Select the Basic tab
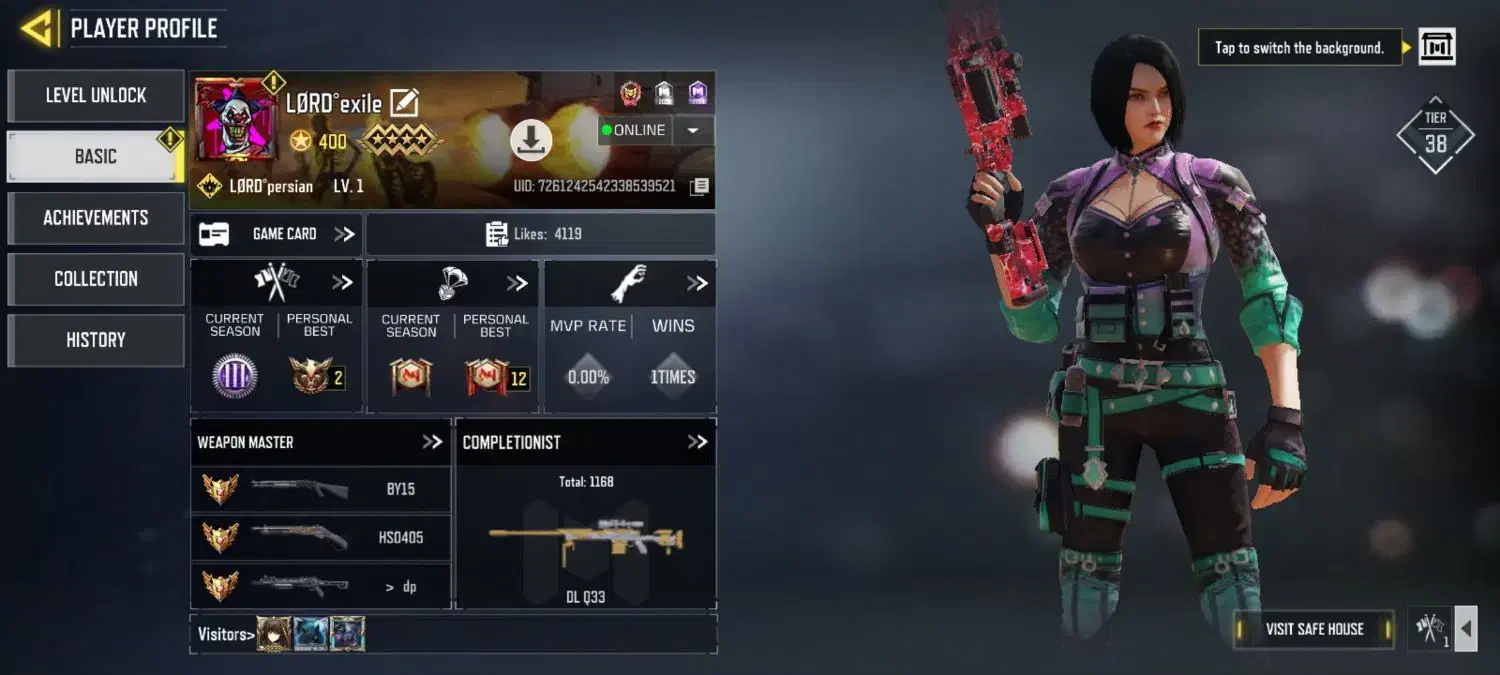Screen dimensions: 1500x675 [95, 157]
